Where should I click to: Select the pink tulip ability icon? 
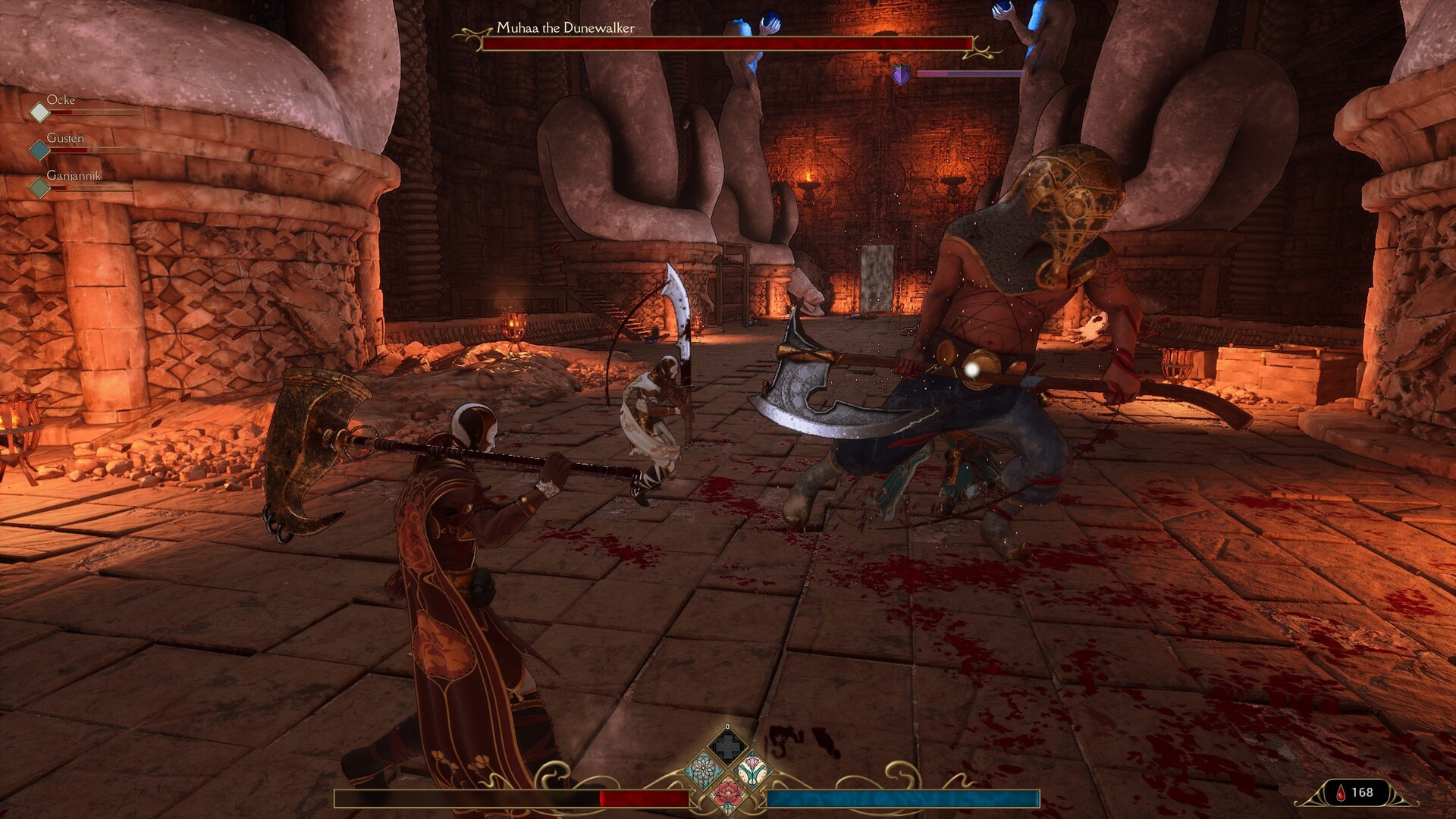pyautogui.click(x=753, y=768)
